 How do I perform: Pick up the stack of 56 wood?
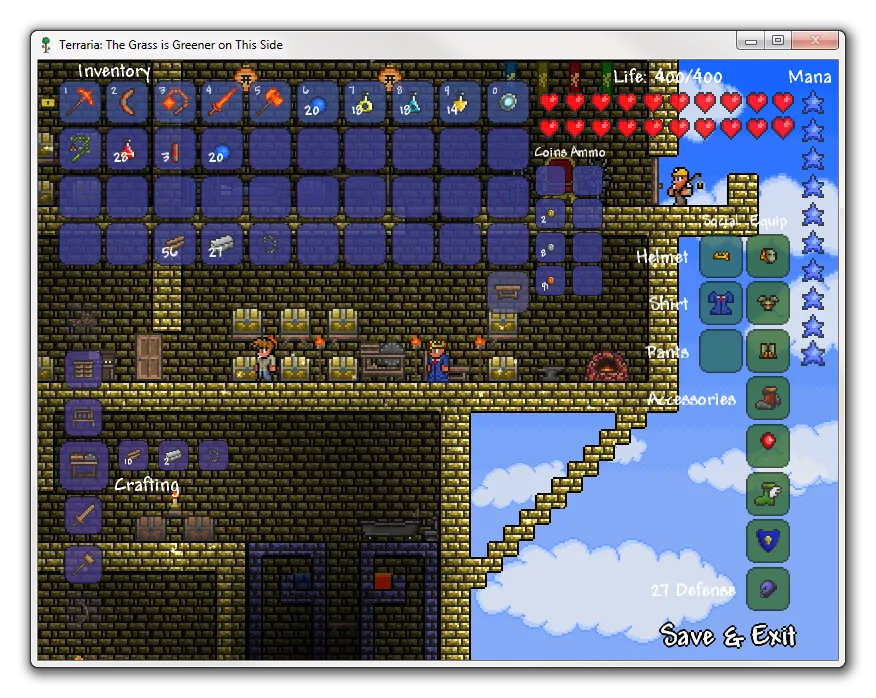click(176, 244)
